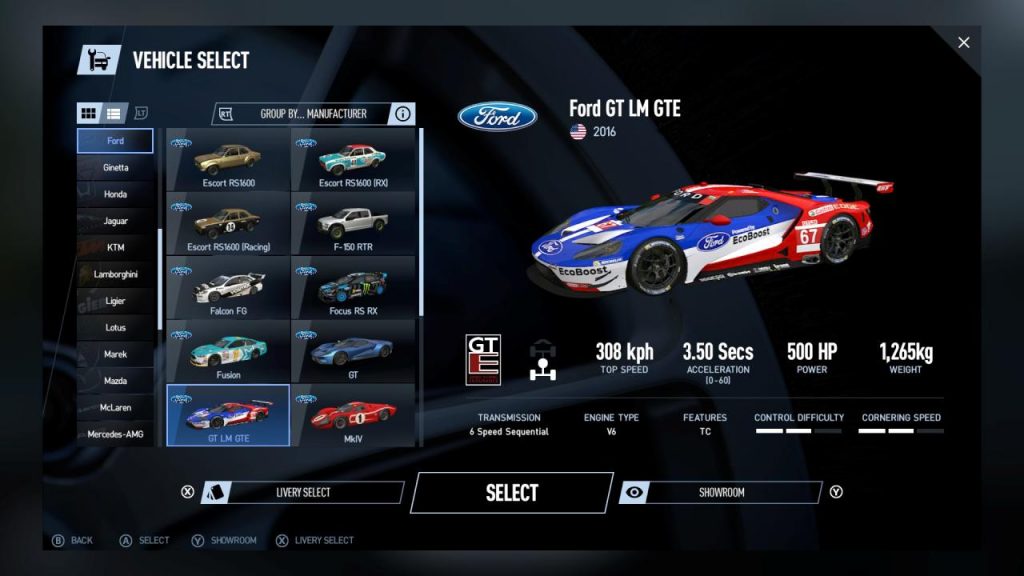The width and height of the screenshot is (1024, 576).
Task: Choose the Ford Fusion stock car
Action: click(x=228, y=352)
